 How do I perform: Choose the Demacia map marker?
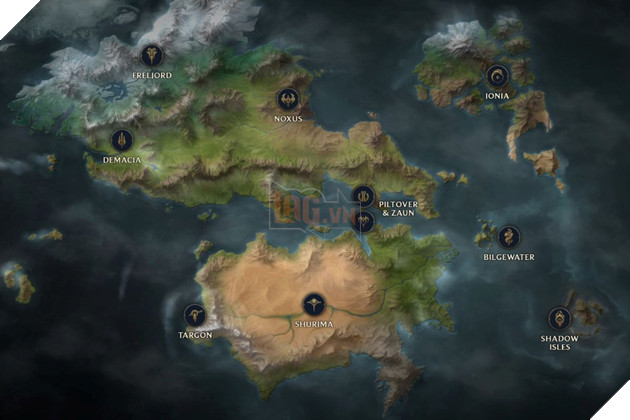(x=122, y=140)
